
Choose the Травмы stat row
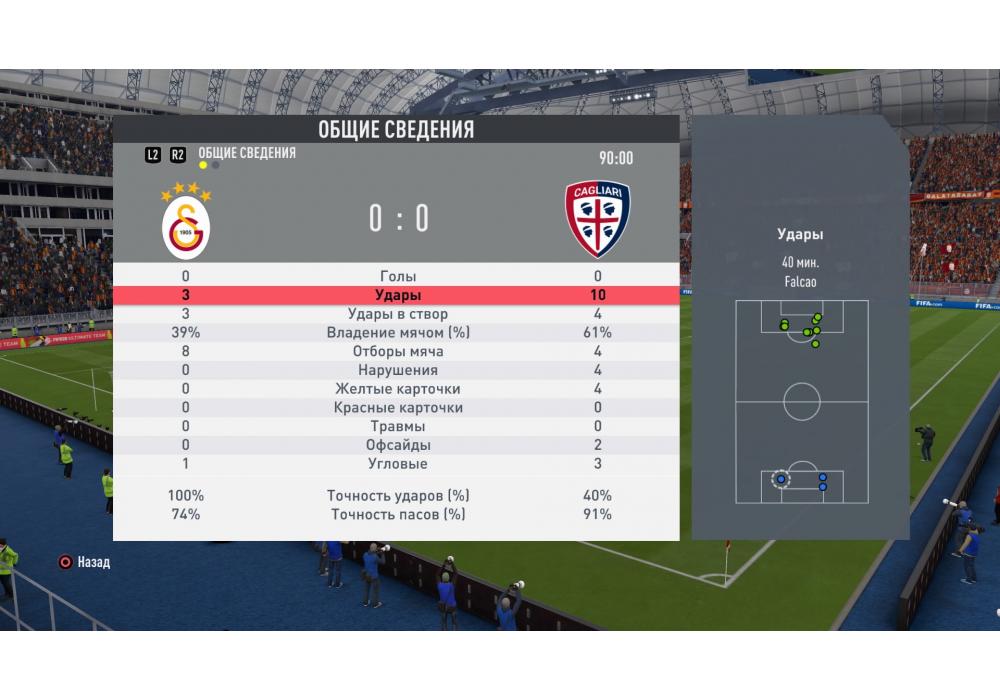pyautogui.click(x=398, y=427)
